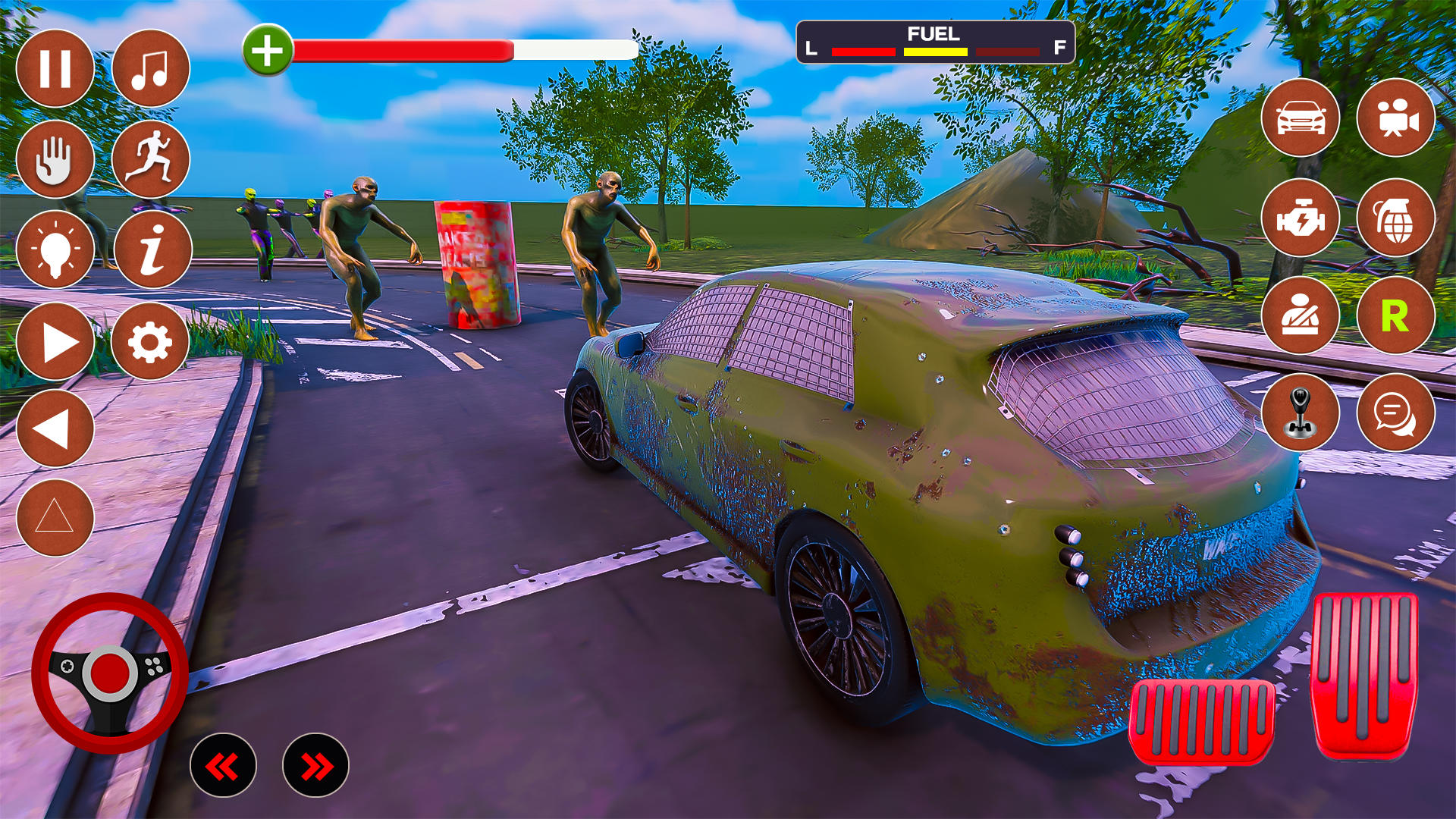Image resolution: width=1456 pixels, height=819 pixels.
Task: Choose the car front view icon
Action: pyautogui.click(x=1301, y=118)
